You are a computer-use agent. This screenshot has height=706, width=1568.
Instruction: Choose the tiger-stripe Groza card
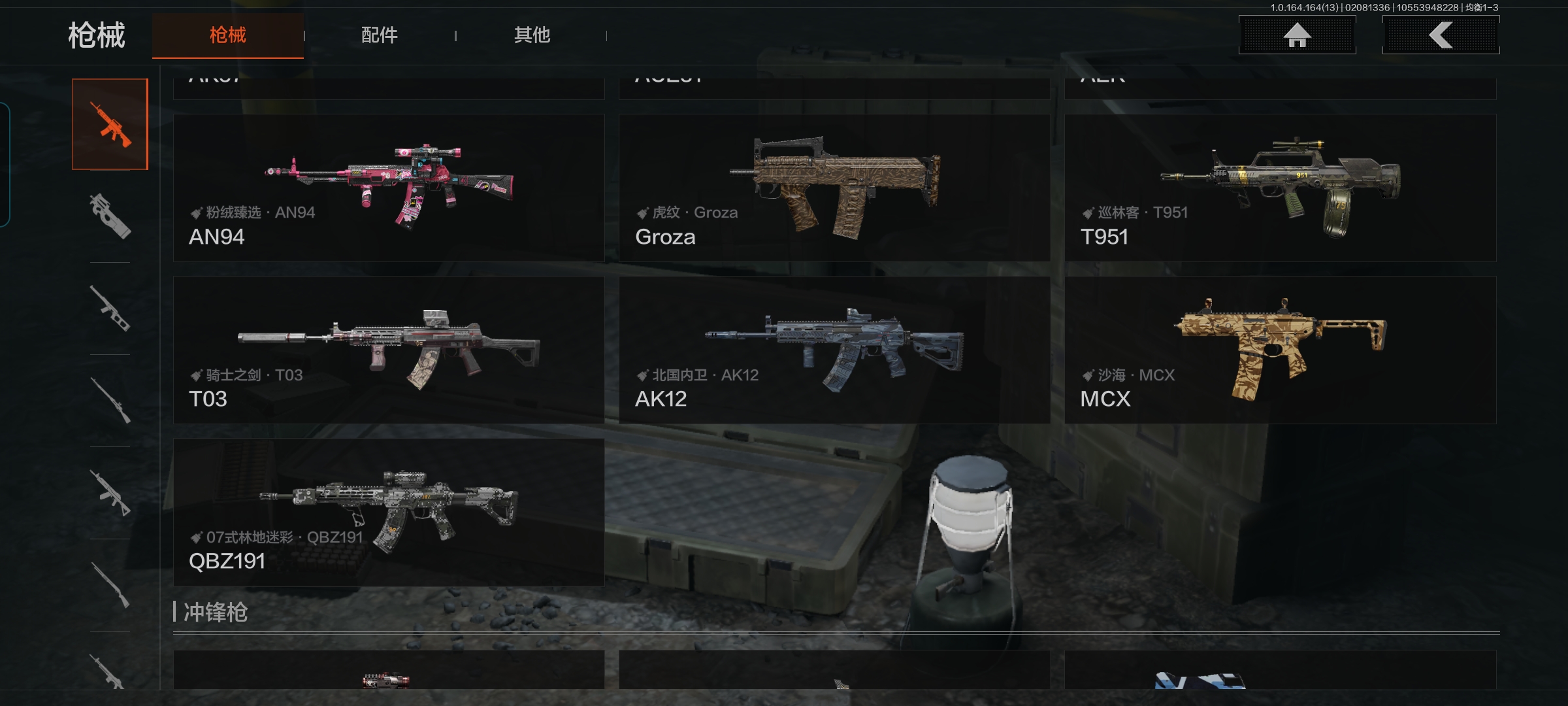pos(834,188)
